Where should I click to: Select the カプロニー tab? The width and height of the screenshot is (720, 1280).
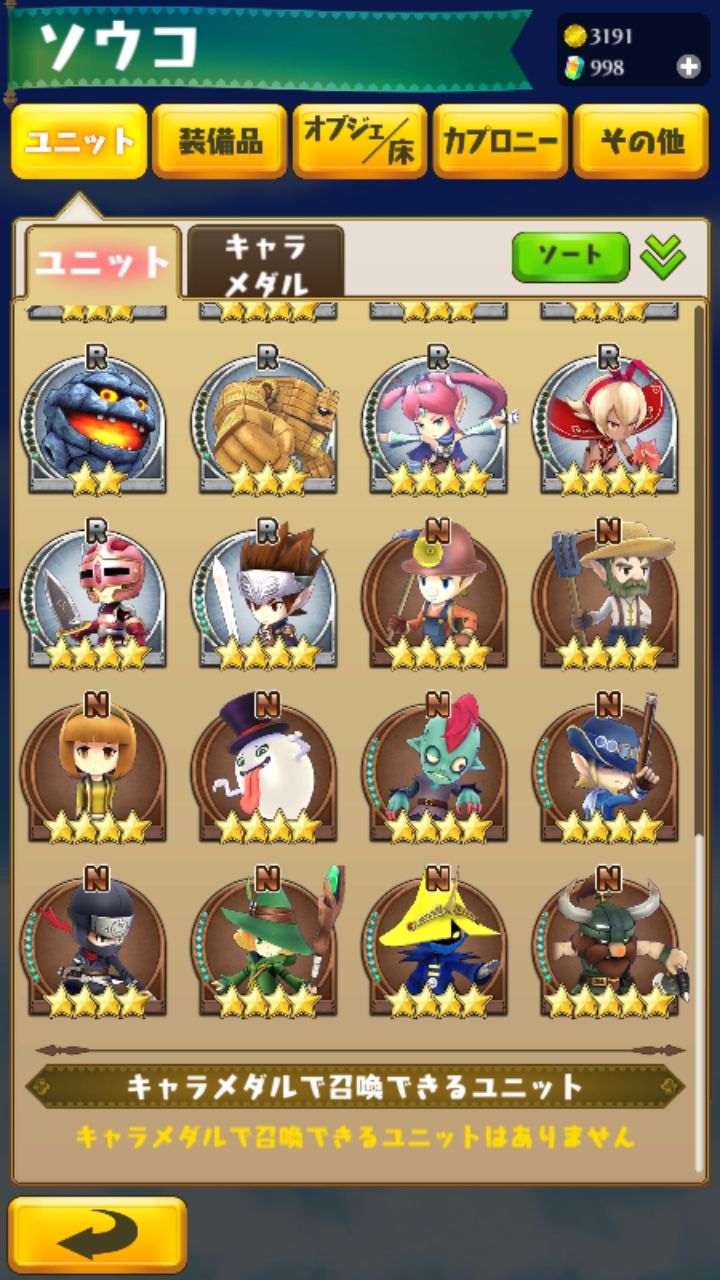point(500,142)
